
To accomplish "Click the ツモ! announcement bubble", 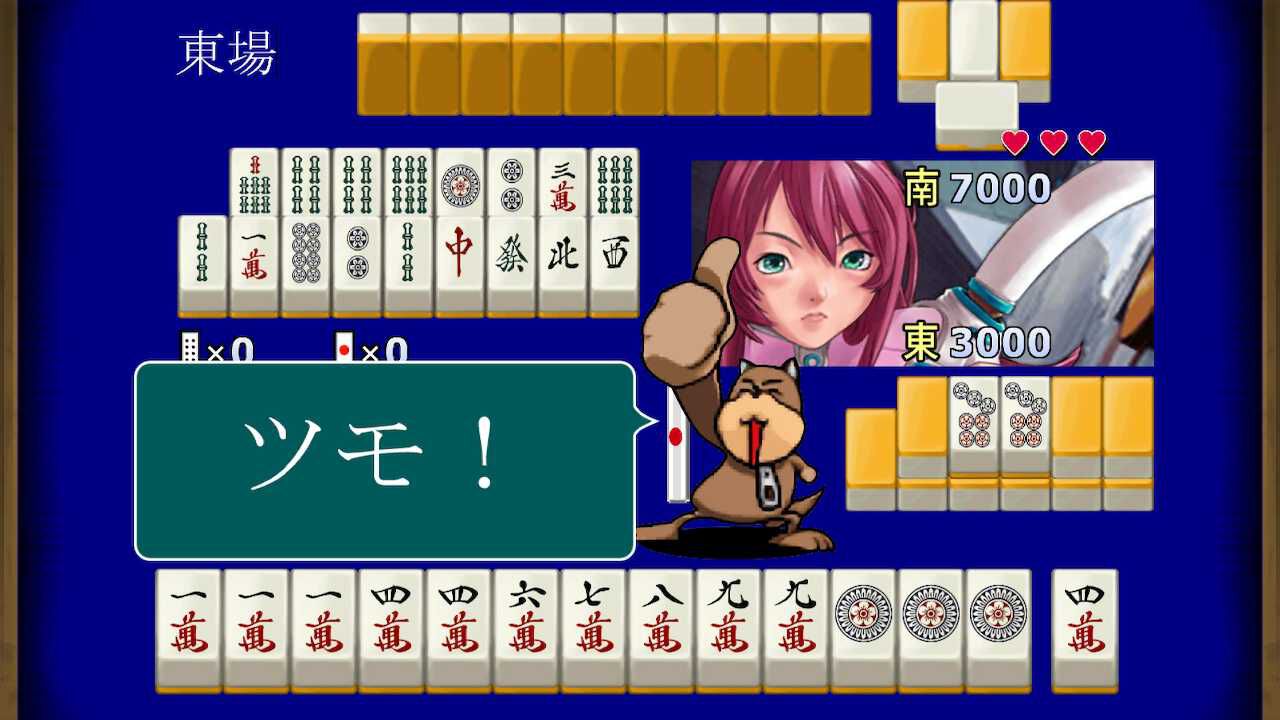I will point(383,460).
